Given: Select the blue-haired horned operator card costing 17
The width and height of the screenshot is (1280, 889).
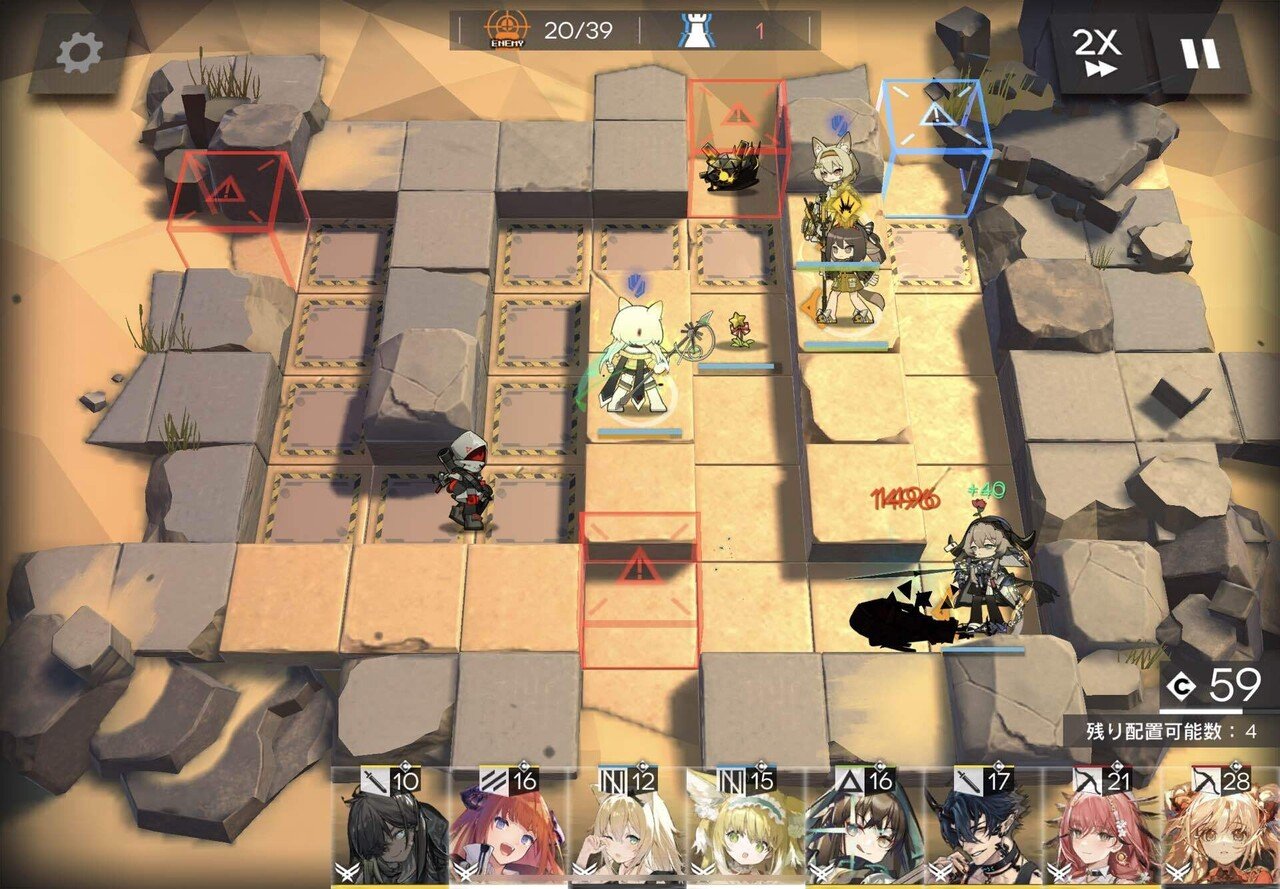Looking at the screenshot, I should (982, 829).
